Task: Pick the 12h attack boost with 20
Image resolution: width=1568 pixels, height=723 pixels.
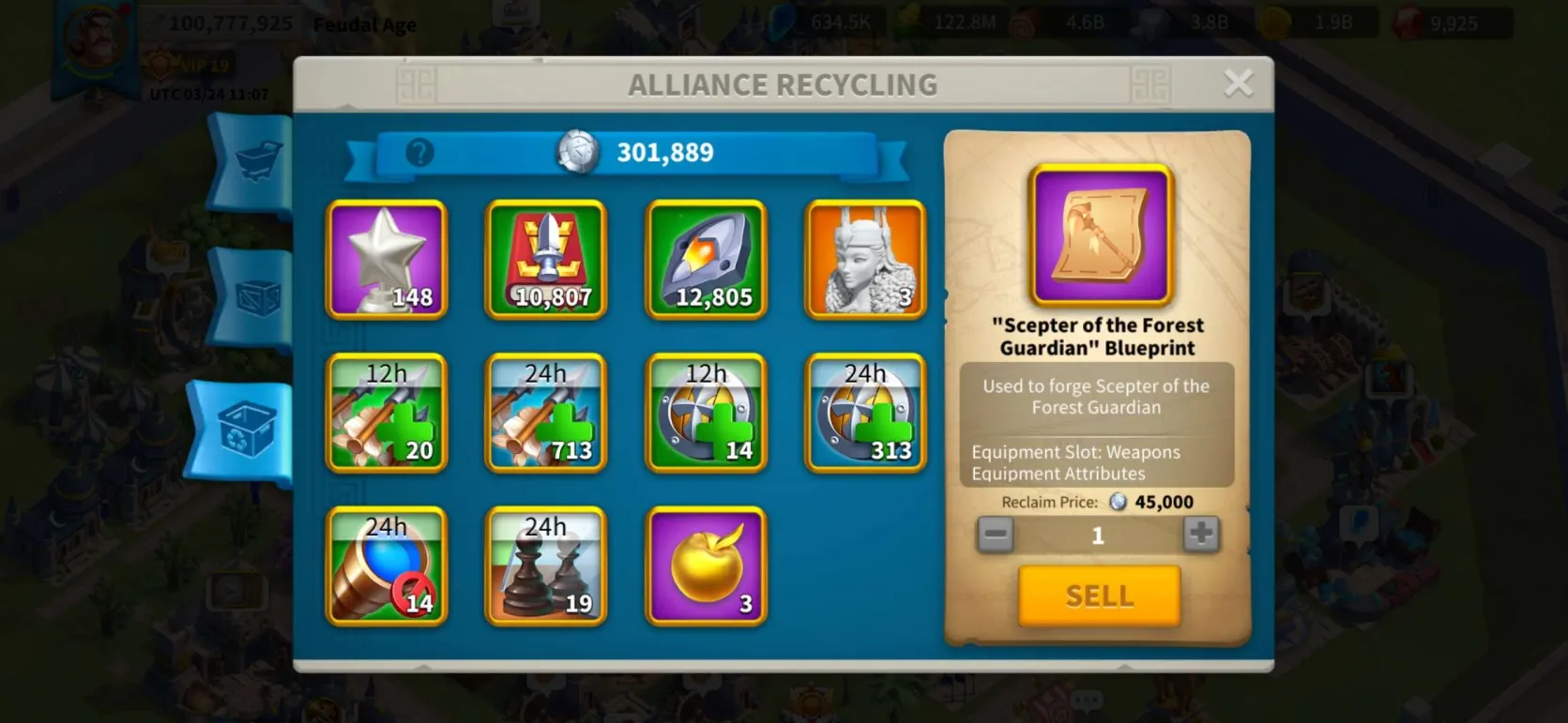Action: pyautogui.click(x=387, y=413)
